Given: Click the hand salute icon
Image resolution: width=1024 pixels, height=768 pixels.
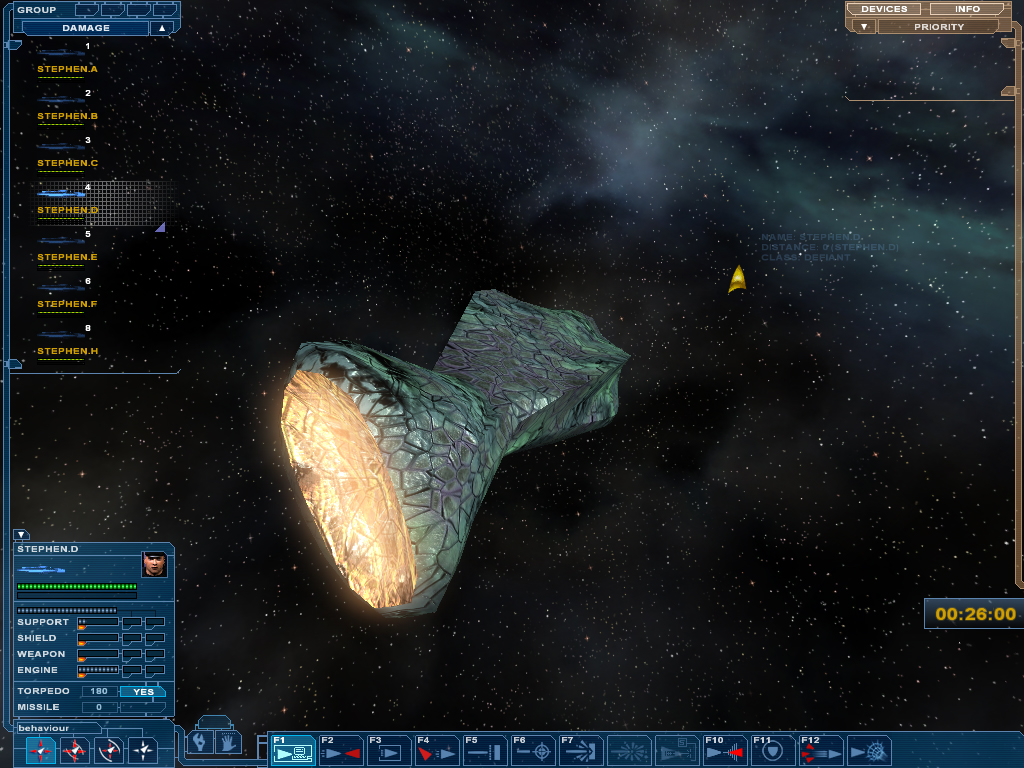Looking at the screenshot, I should click(228, 742).
